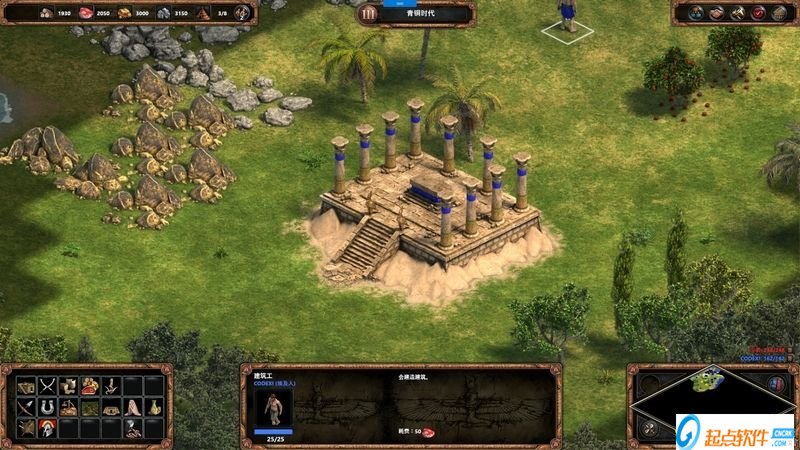This screenshot has height=450, width=800.
Task: Toggle the red-blue minimap mode button
Action: coord(776,383)
